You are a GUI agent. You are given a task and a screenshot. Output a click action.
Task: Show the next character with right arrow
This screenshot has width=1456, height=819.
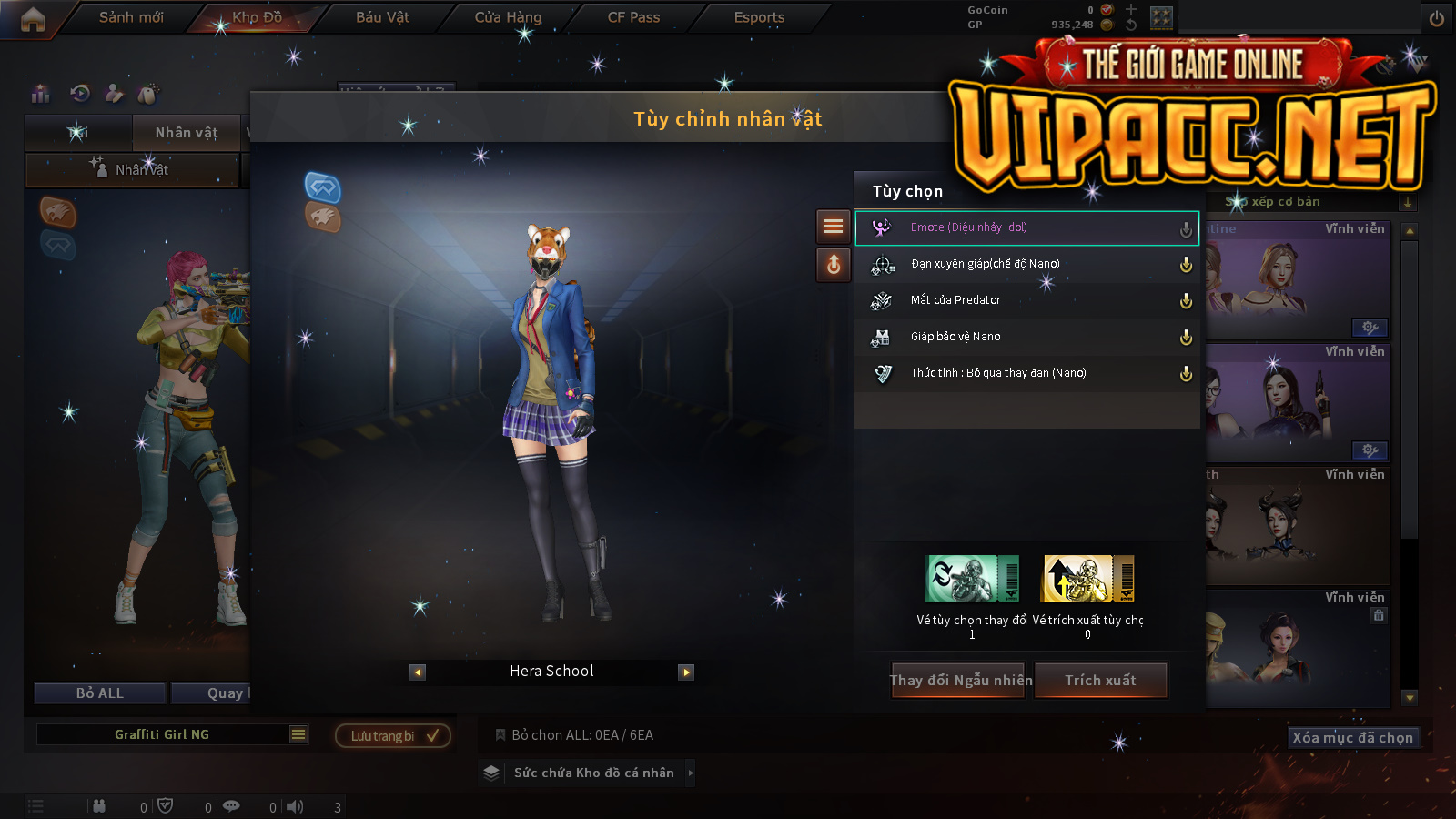click(x=686, y=672)
